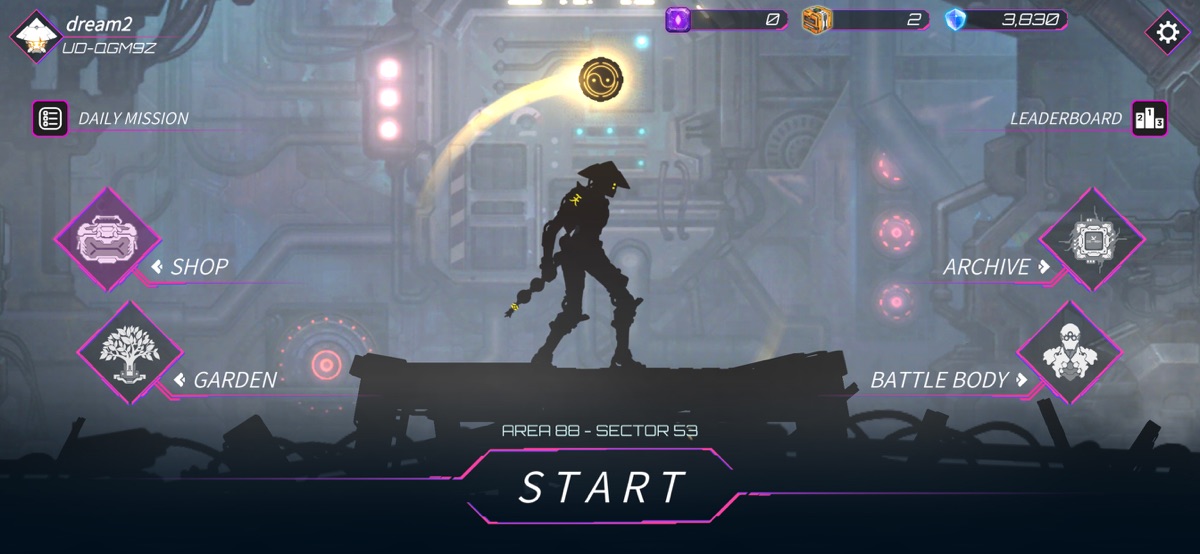Tap the purple gem currency icon
The width and height of the screenshot is (1200, 554).
[x=678, y=20]
